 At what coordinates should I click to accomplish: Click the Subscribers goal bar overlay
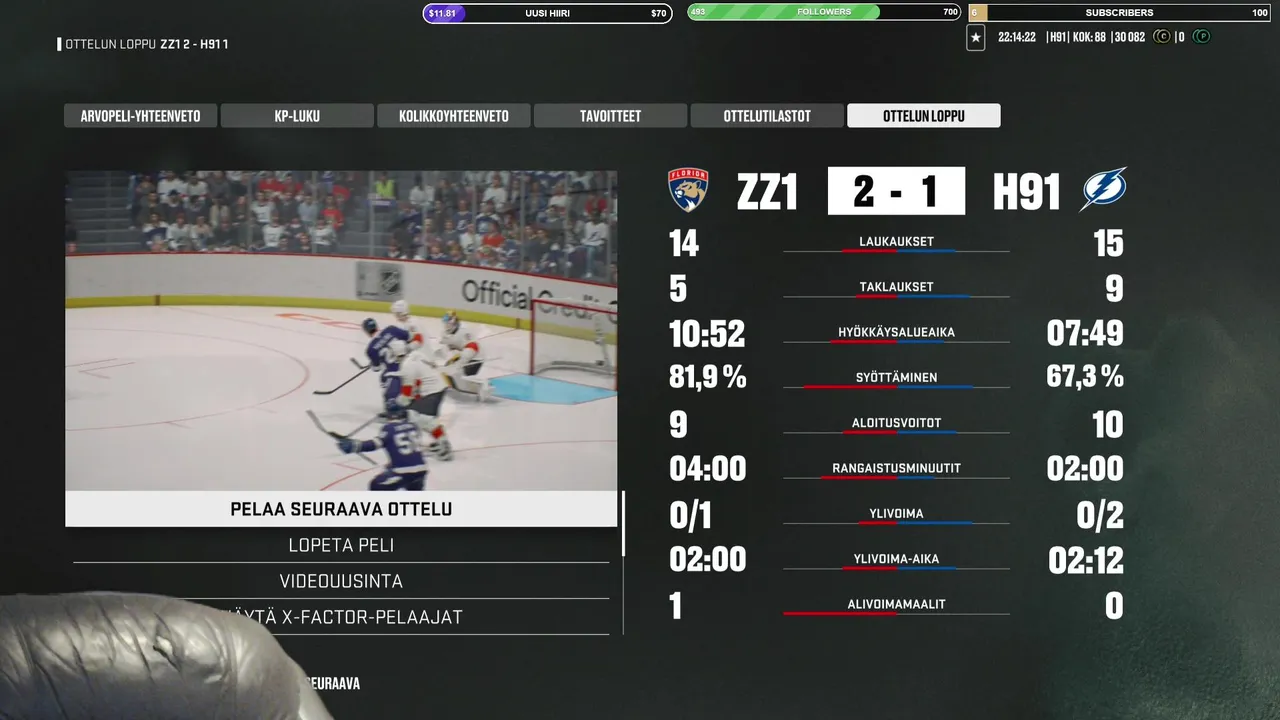1119,13
